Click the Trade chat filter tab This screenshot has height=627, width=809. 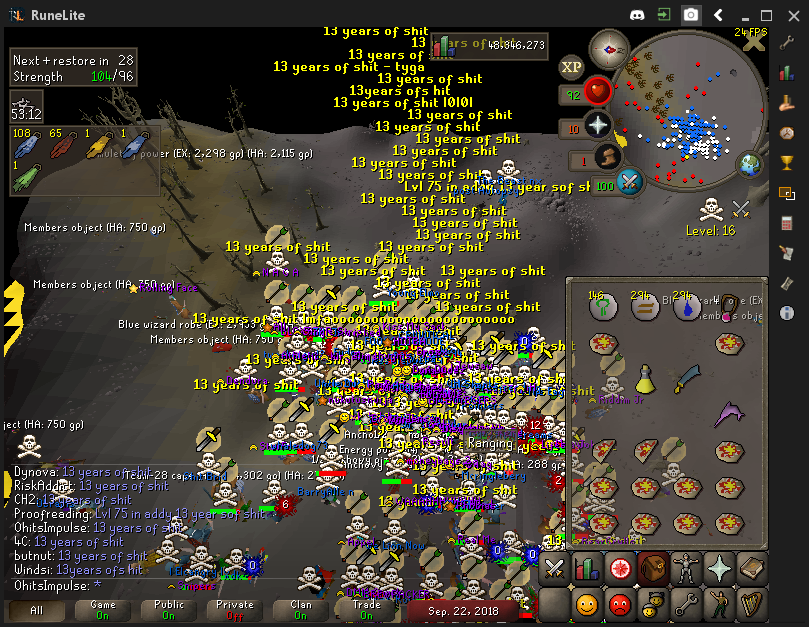coord(367,609)
